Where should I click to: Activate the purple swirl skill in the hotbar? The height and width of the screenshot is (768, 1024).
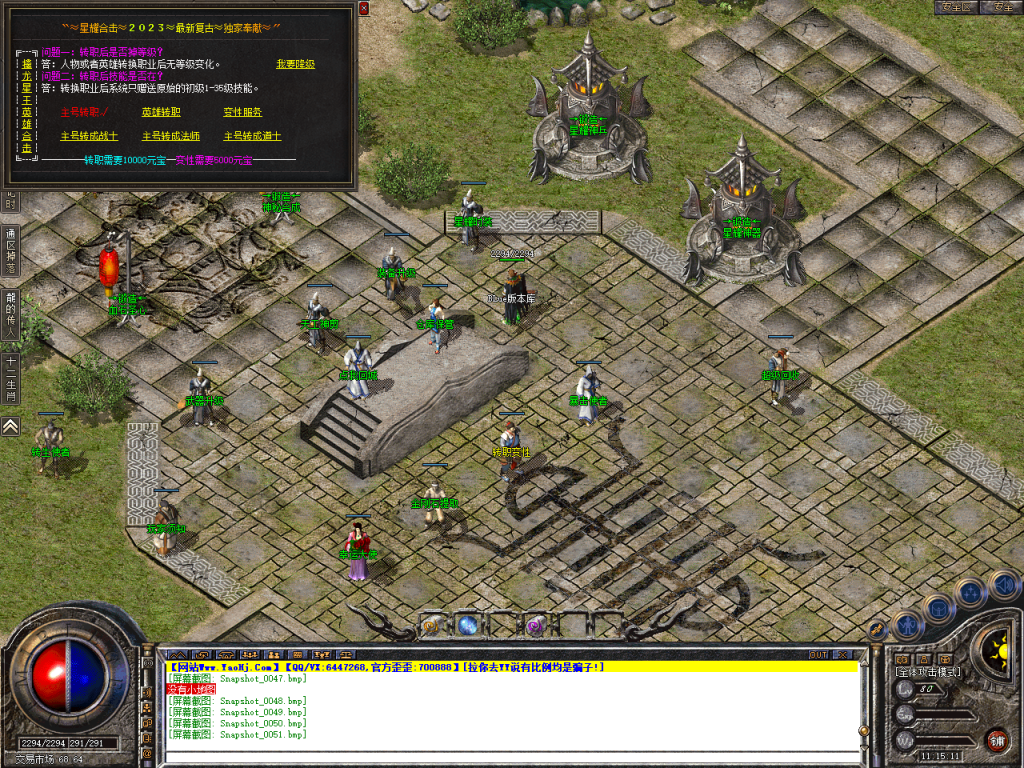536,625
